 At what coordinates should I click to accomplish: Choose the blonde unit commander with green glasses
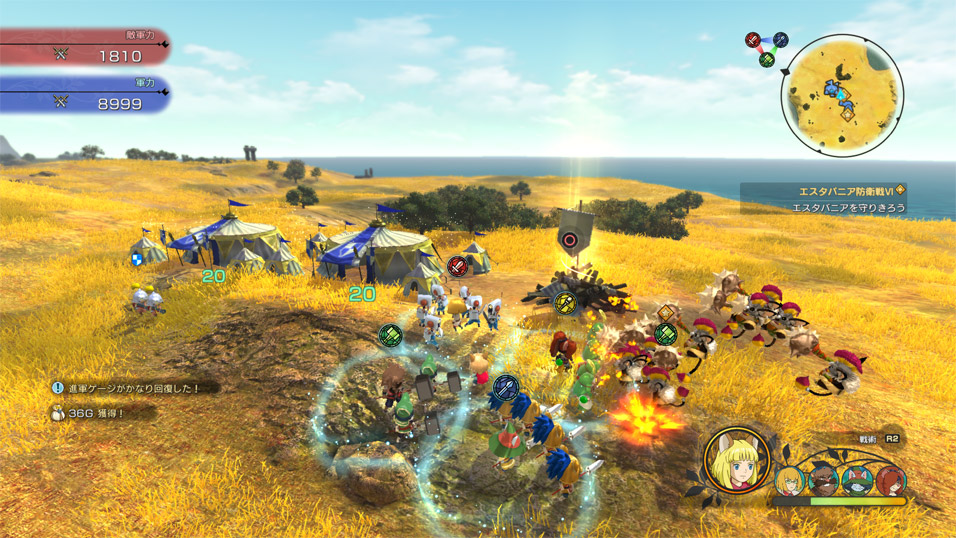click(789, 481)
